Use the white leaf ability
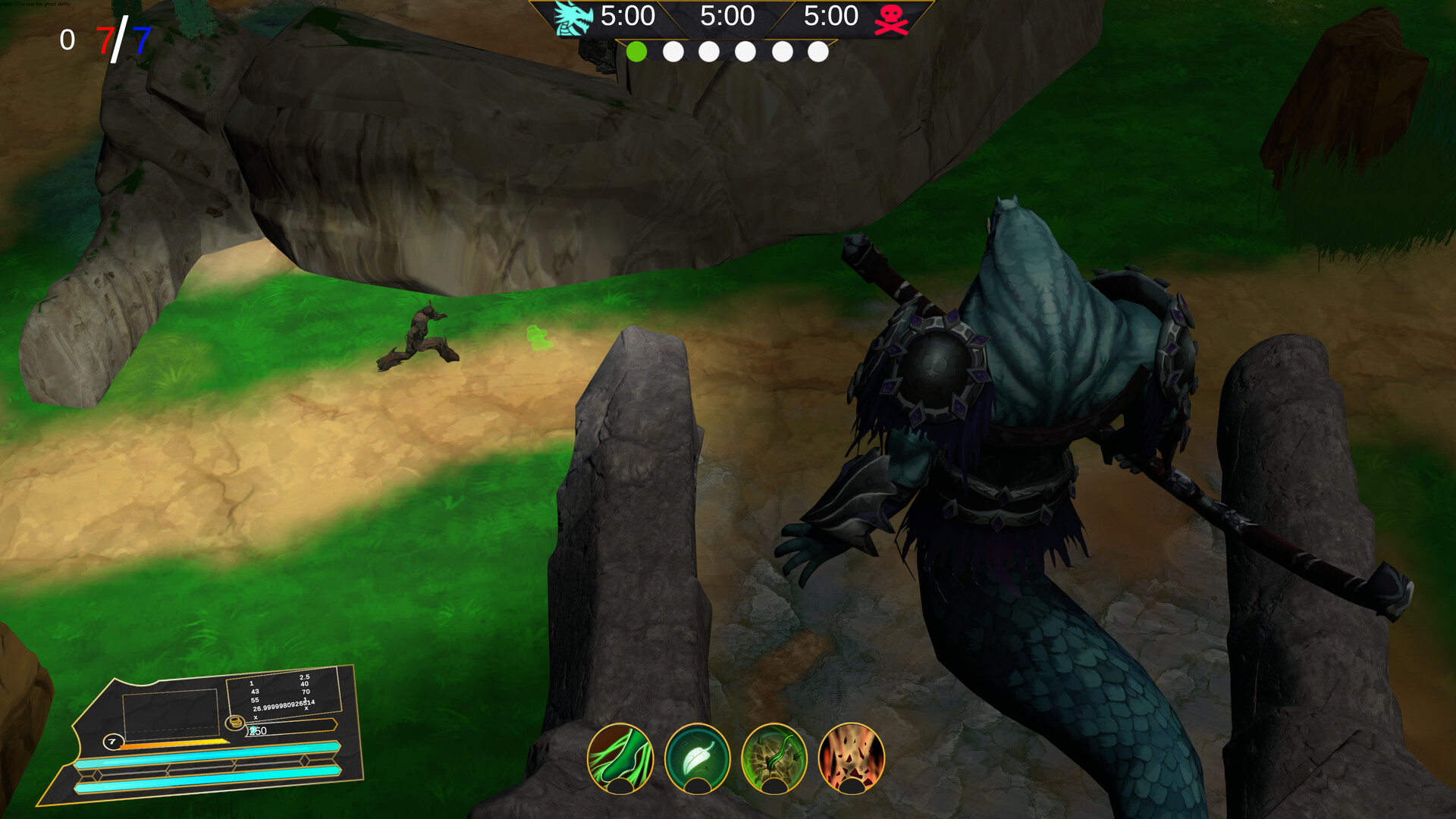 [697, 758]
